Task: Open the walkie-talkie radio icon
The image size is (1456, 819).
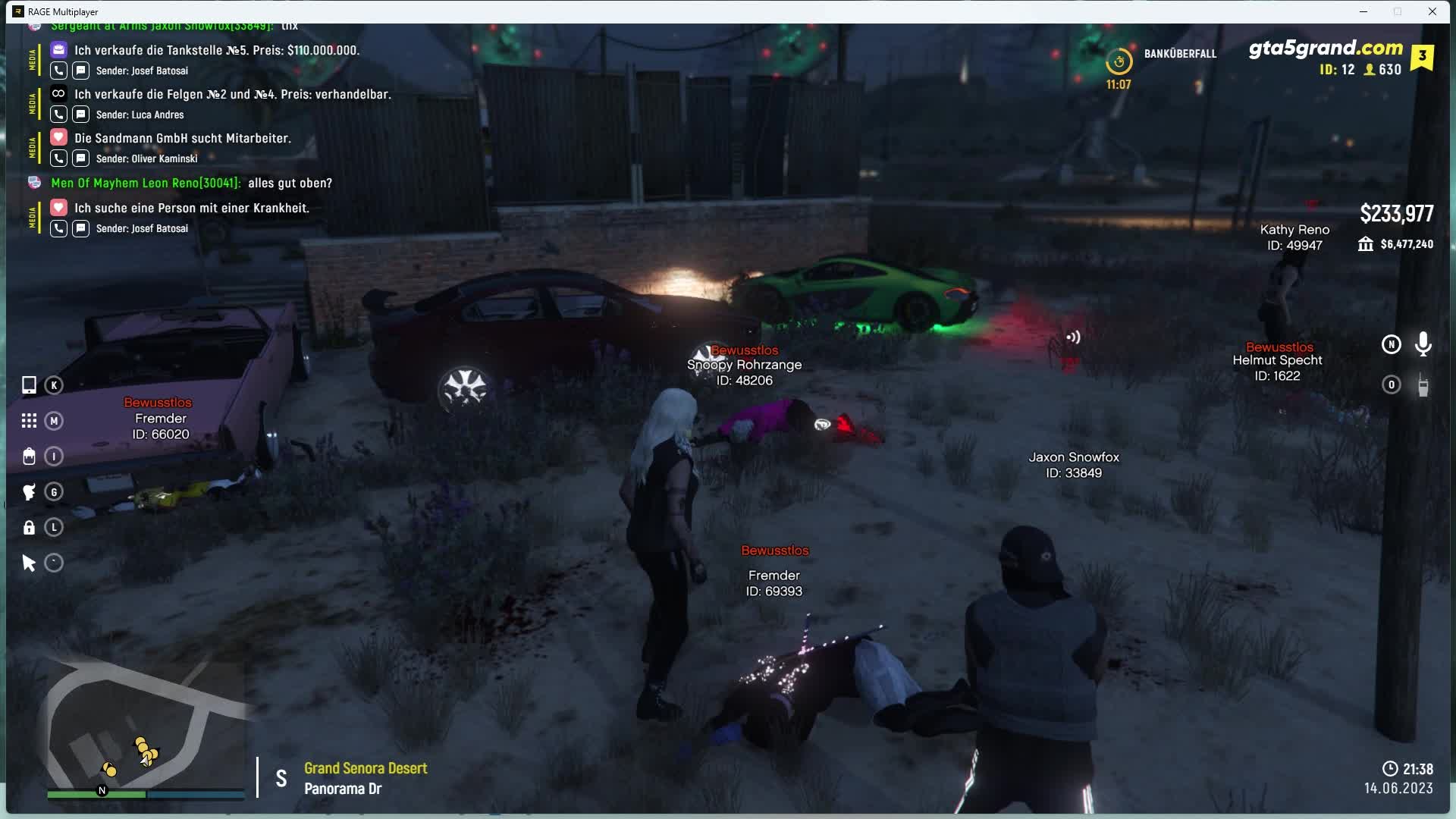Action: point(1423,385)
